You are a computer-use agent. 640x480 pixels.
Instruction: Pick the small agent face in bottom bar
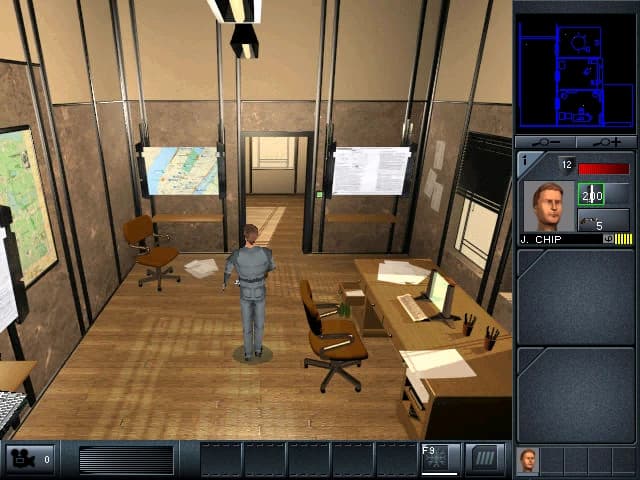pyautogui.click(x=527, y=461)
